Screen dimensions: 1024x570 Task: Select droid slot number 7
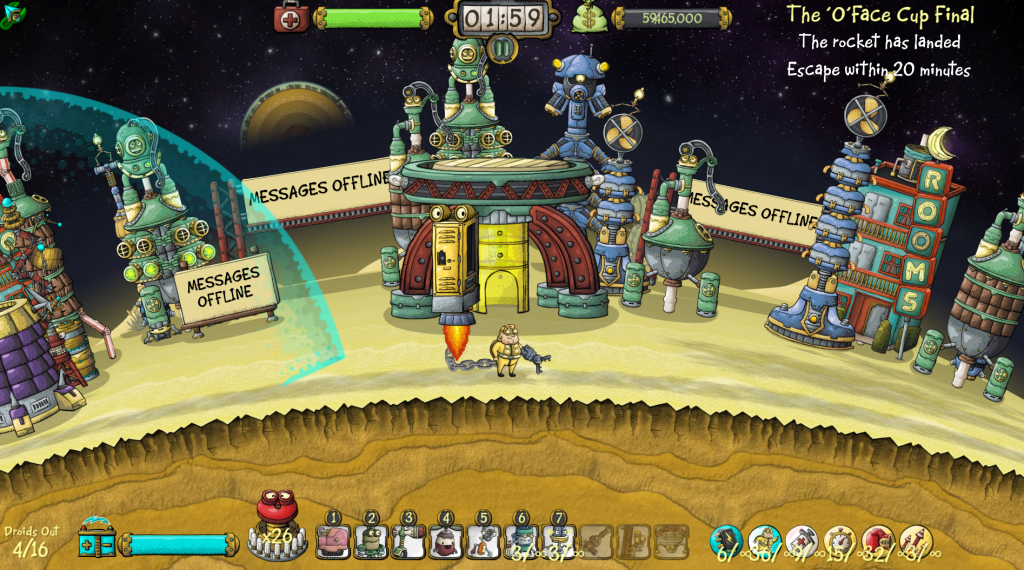coord(558,540)
